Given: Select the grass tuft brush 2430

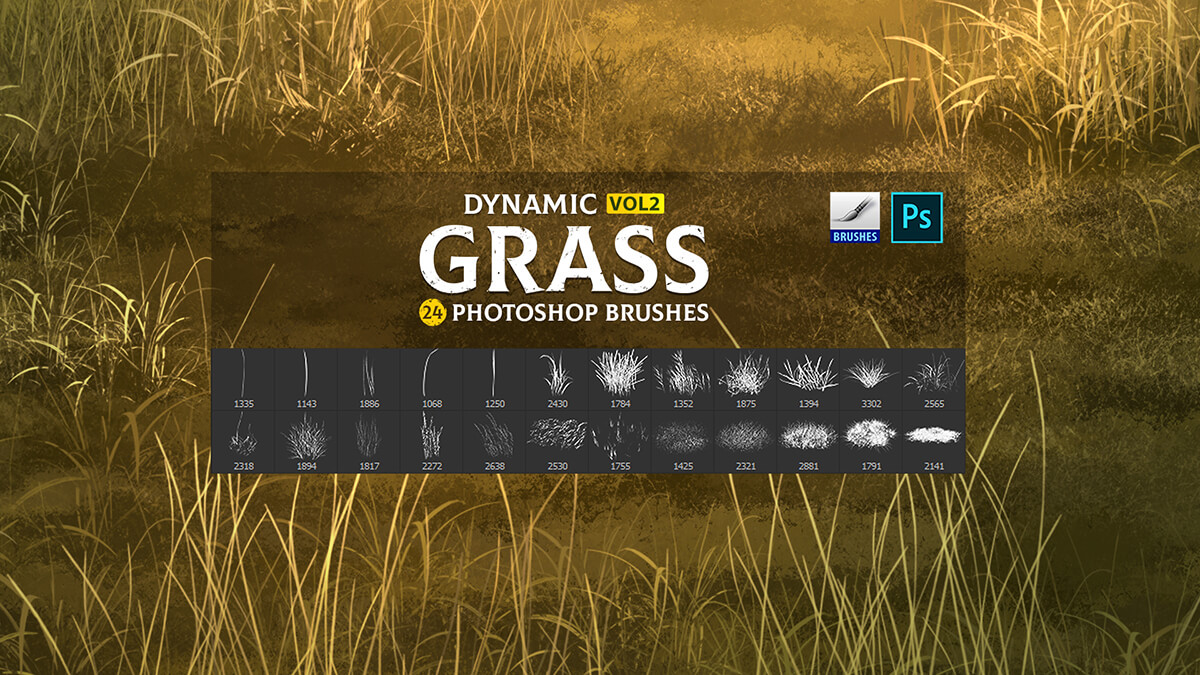Looking at the screenshot, I should pos(557,378).
